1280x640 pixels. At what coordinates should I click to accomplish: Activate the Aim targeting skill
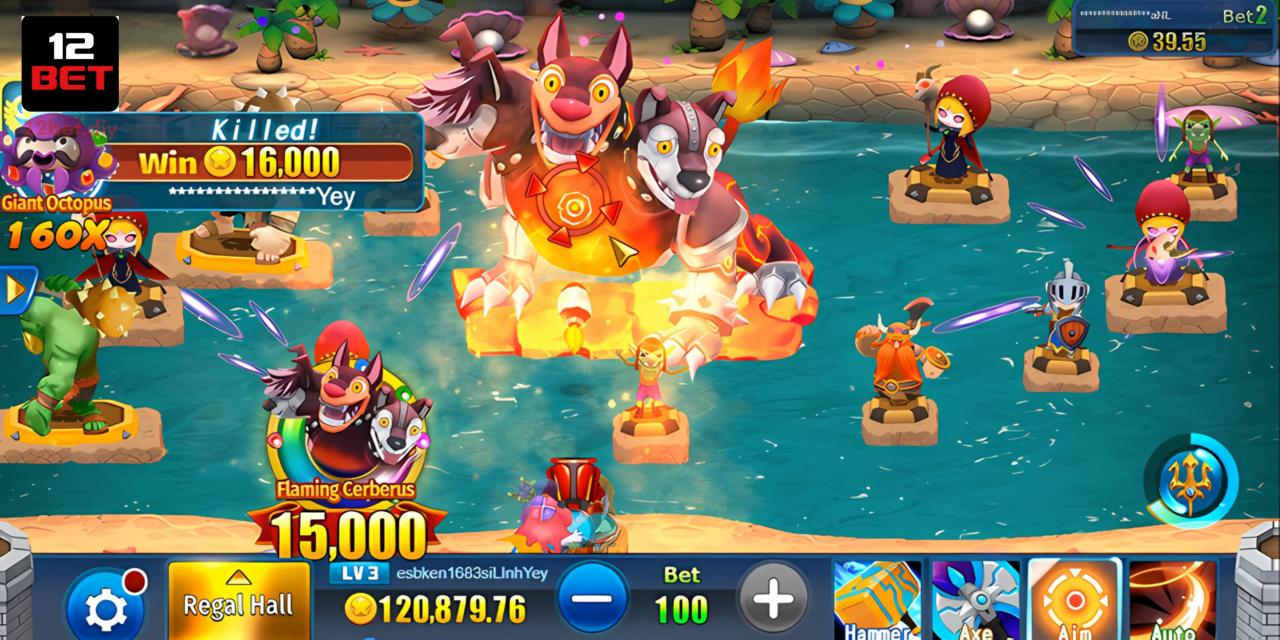pos(1074,600)
